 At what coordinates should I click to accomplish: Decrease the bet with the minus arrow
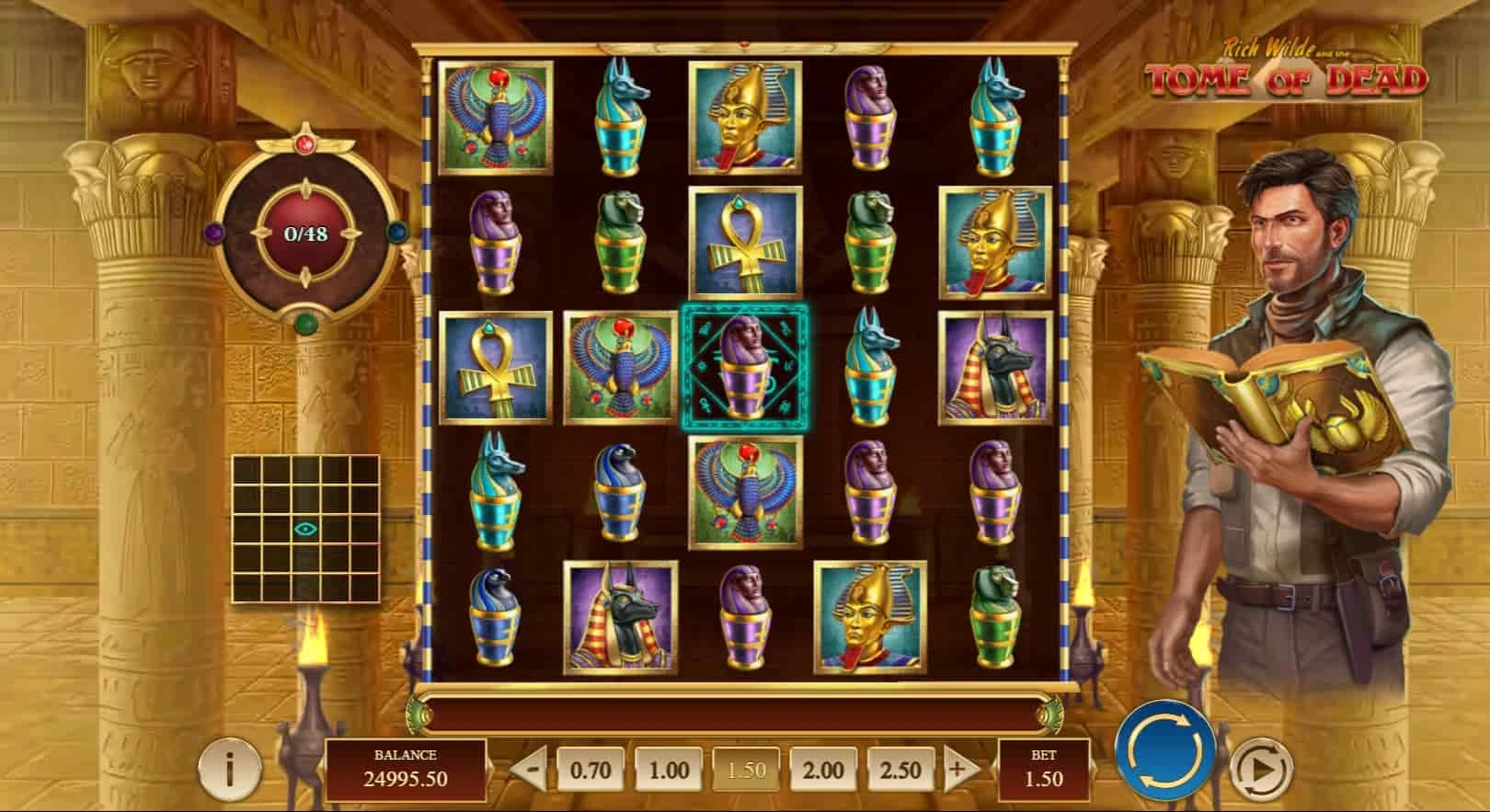pos(530,769)
